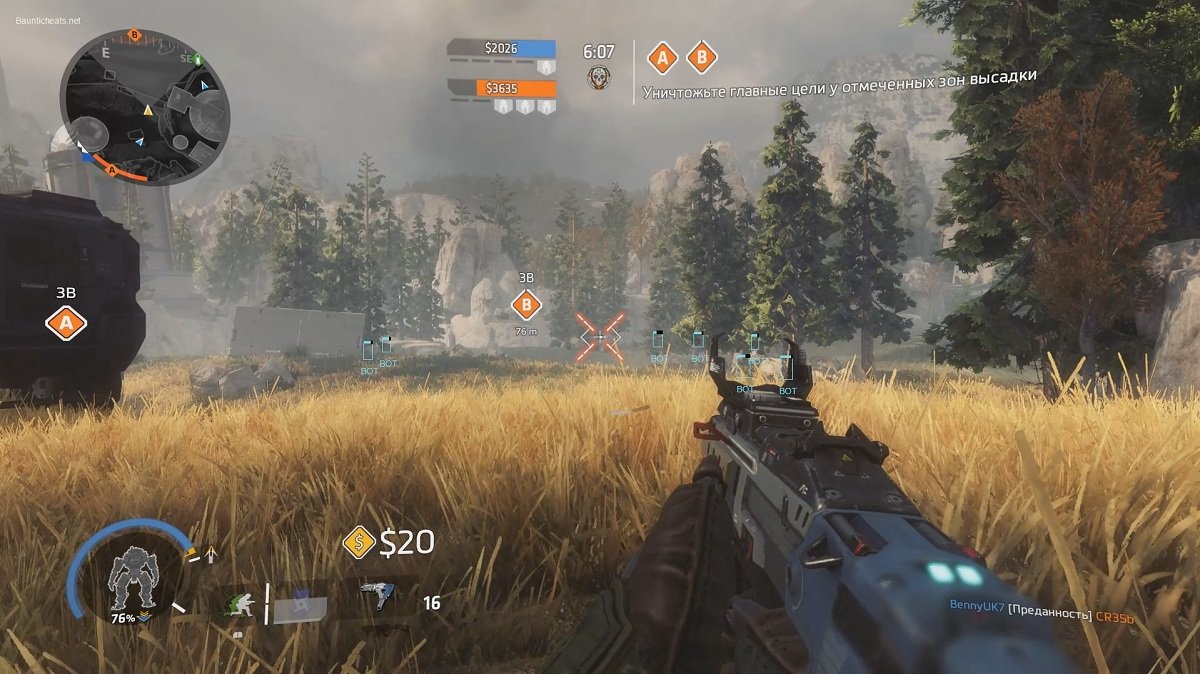Select the ordnance slot beside the tactical ability
1200x674 pixels.
pyautogui.click(x=298, y=605)
